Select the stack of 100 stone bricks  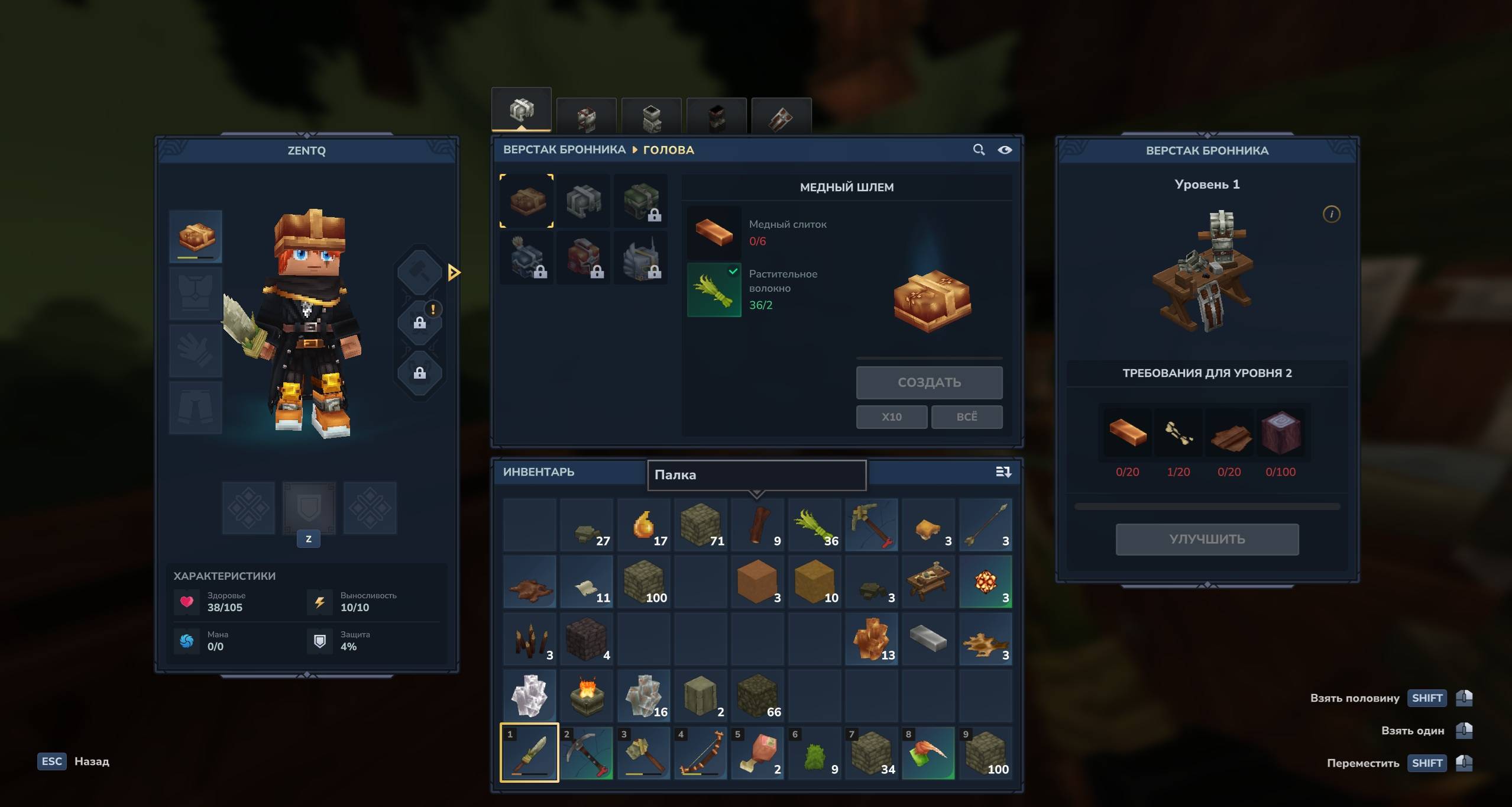[x=644, y=583]
